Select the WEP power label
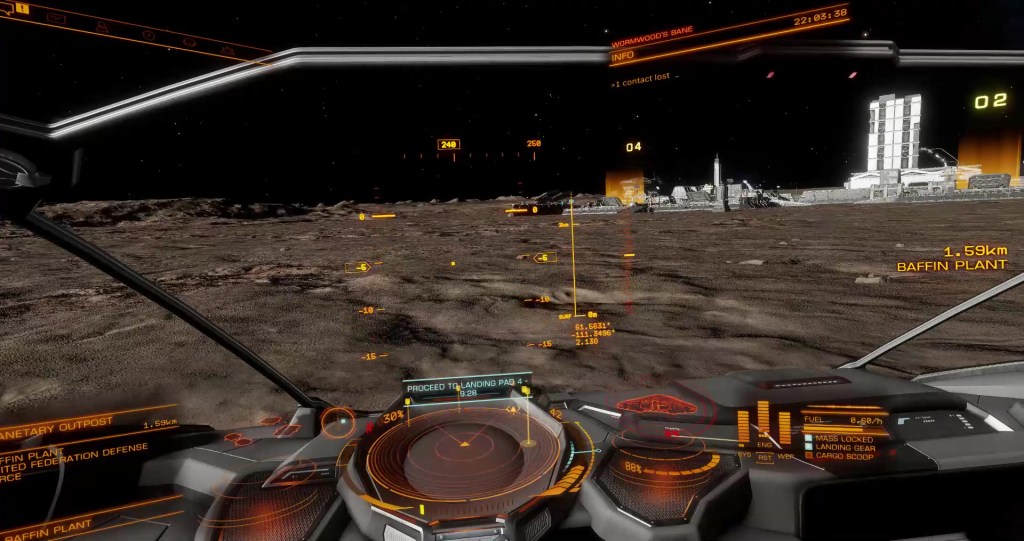Image resolution: width=1024 pixels, height=541 pixels. tap(784, 456)
